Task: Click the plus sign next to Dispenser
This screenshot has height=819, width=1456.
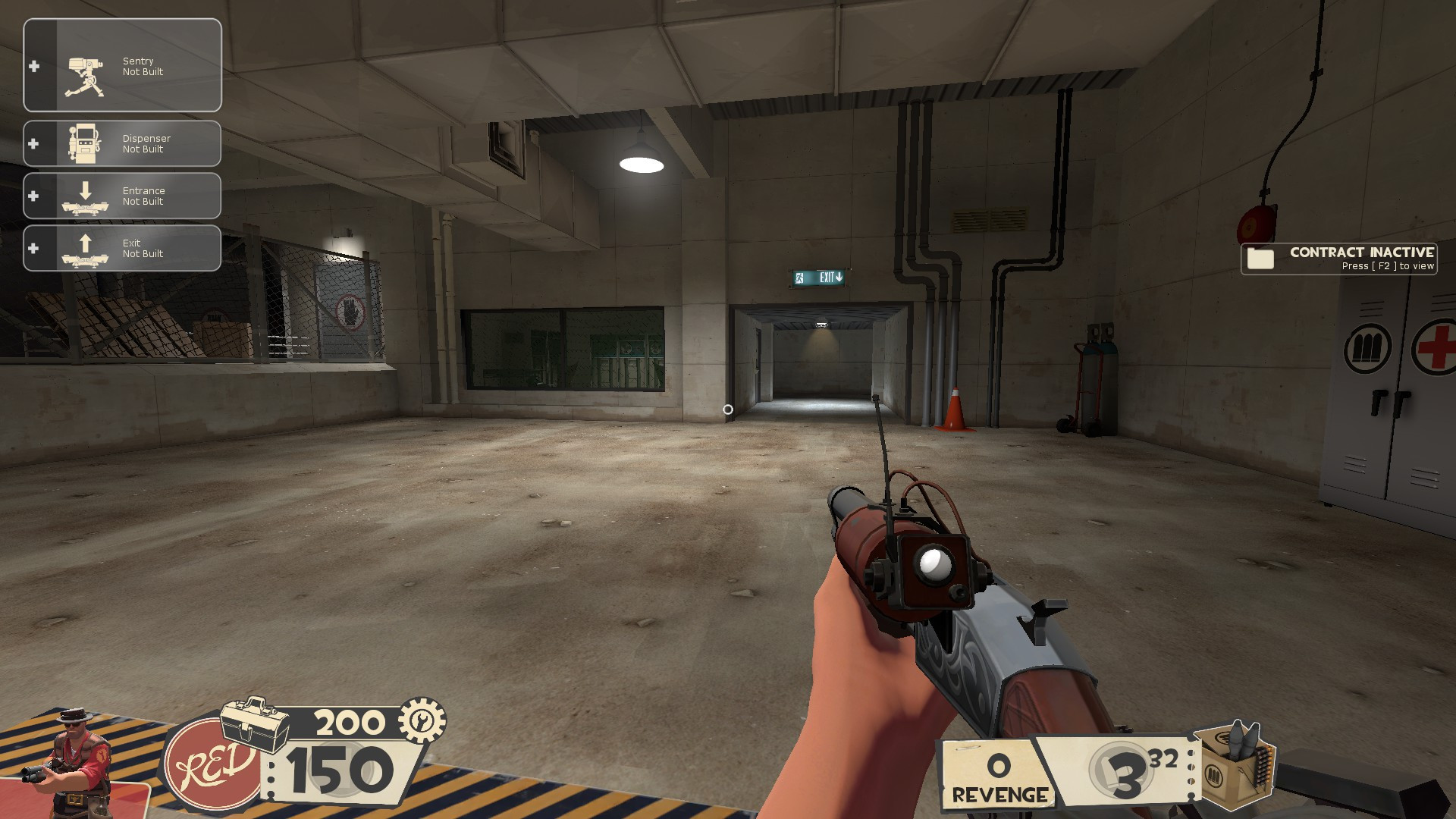Action: 33,143
